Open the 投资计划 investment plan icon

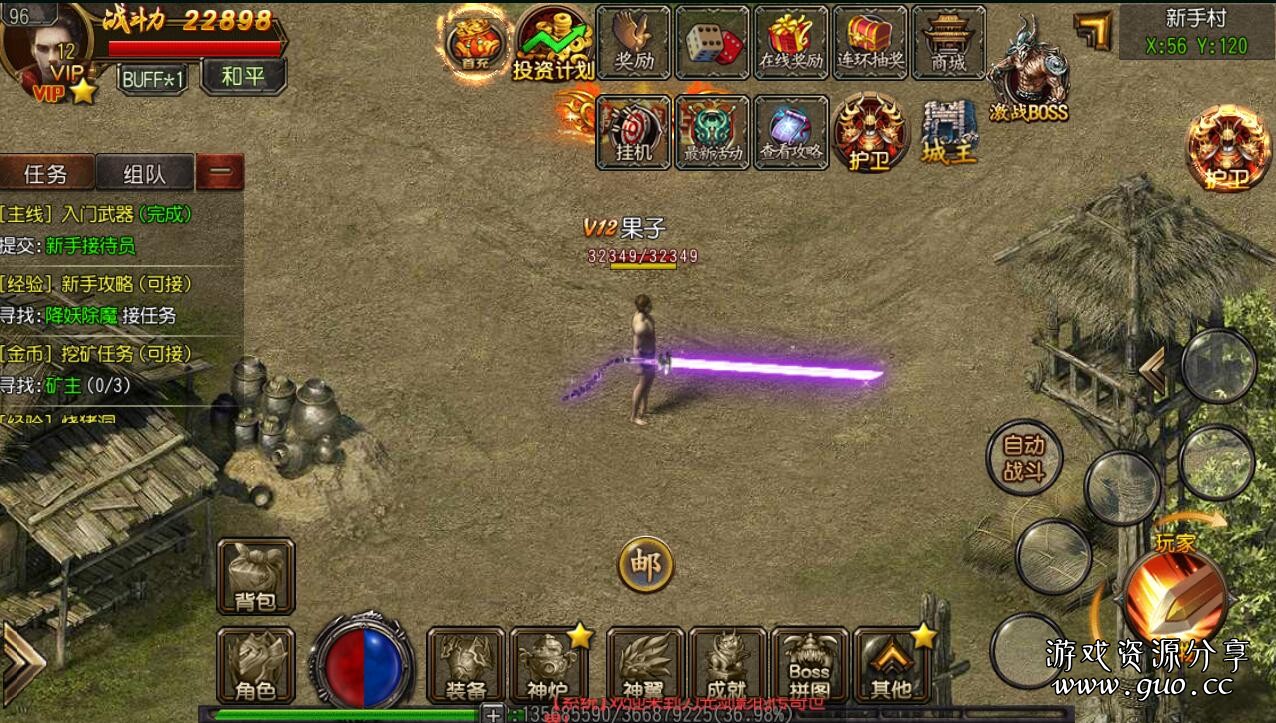coord(553,43)
